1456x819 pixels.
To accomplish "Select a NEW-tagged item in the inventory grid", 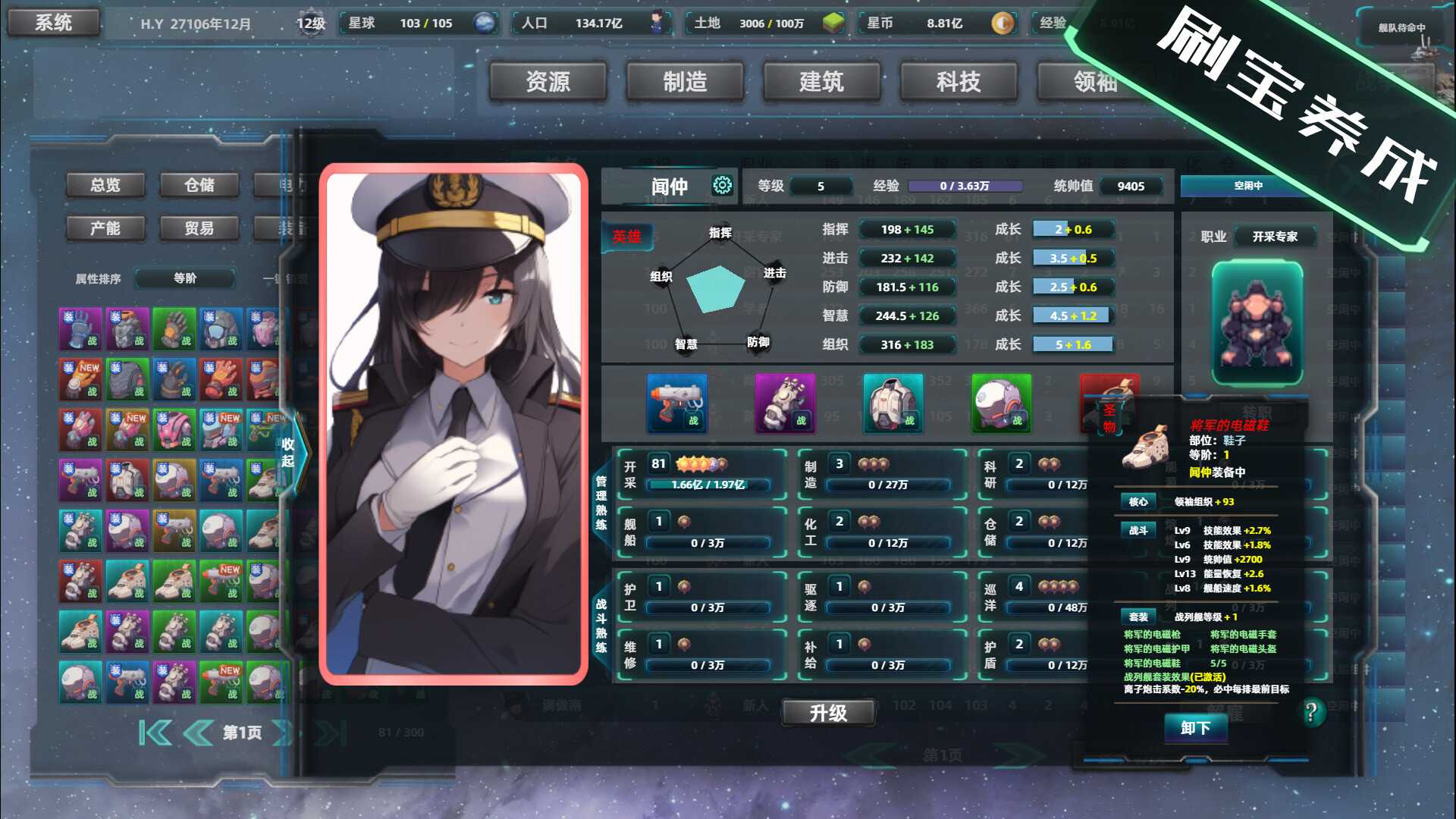I will pos(80,378).
